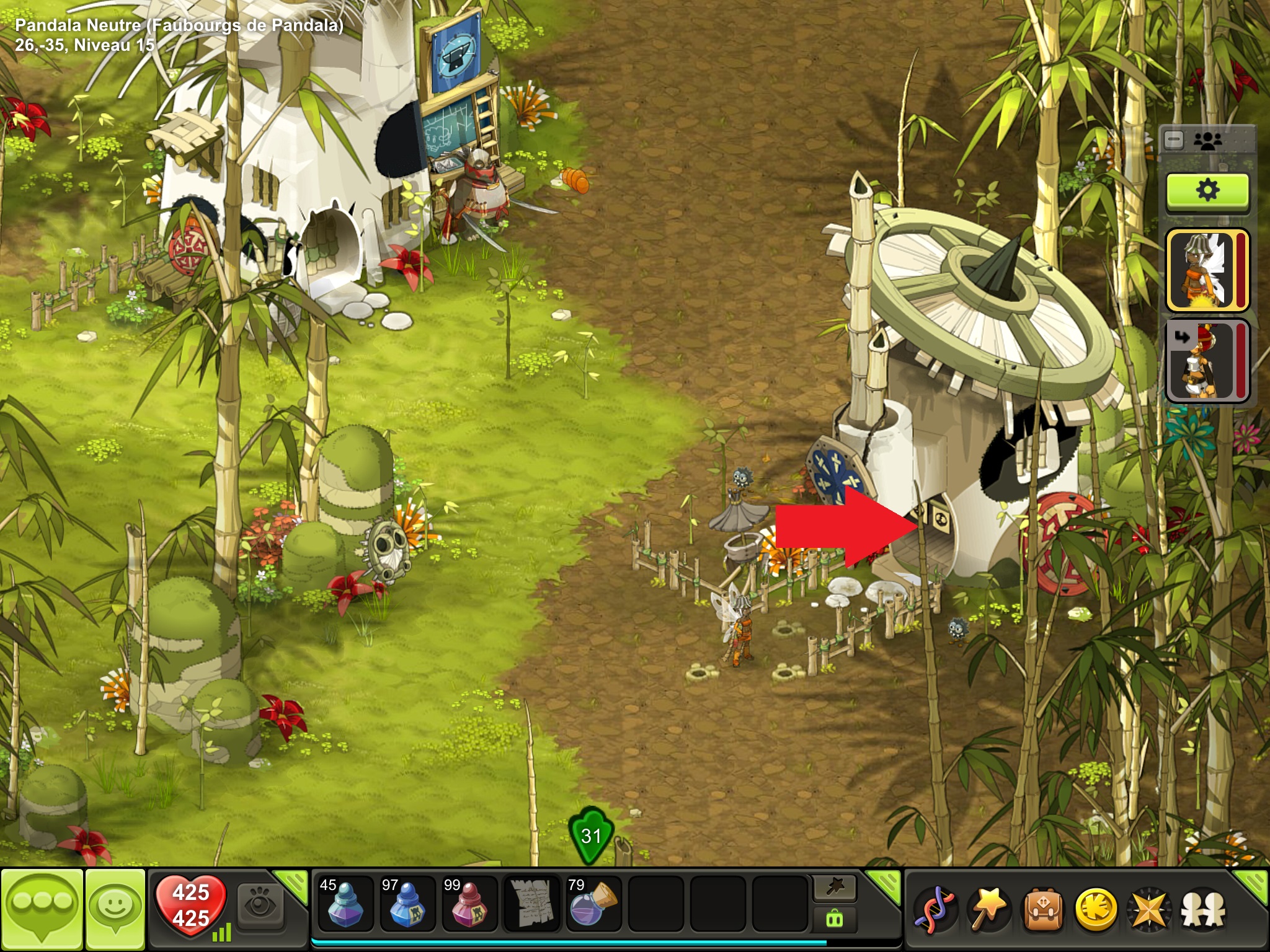Screen dimensions: 1270x952
Task: Switch the shortcut bar to spells wand
Action: tap(835, 889)
